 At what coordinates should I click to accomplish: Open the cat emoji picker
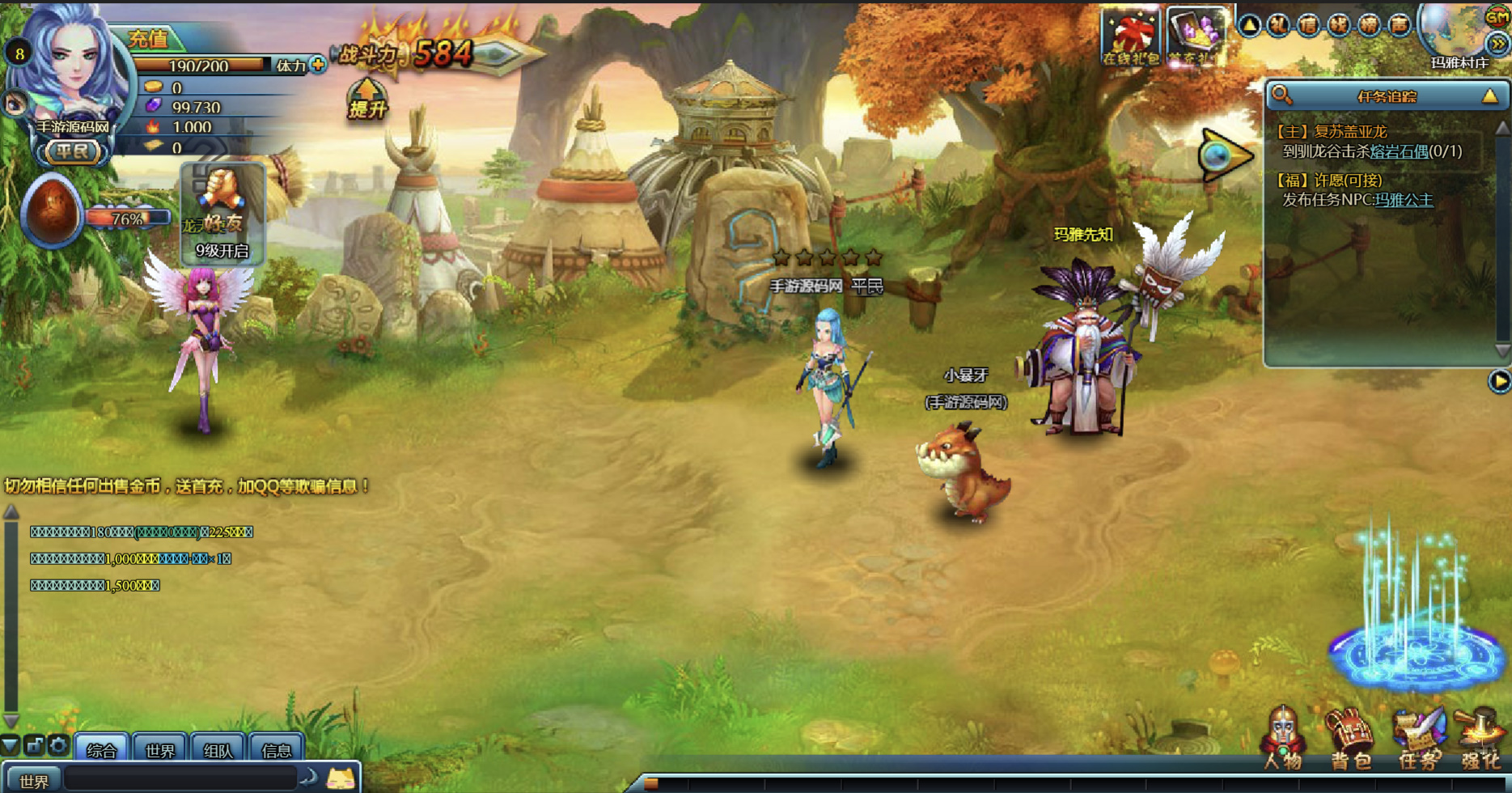[341, 779]
